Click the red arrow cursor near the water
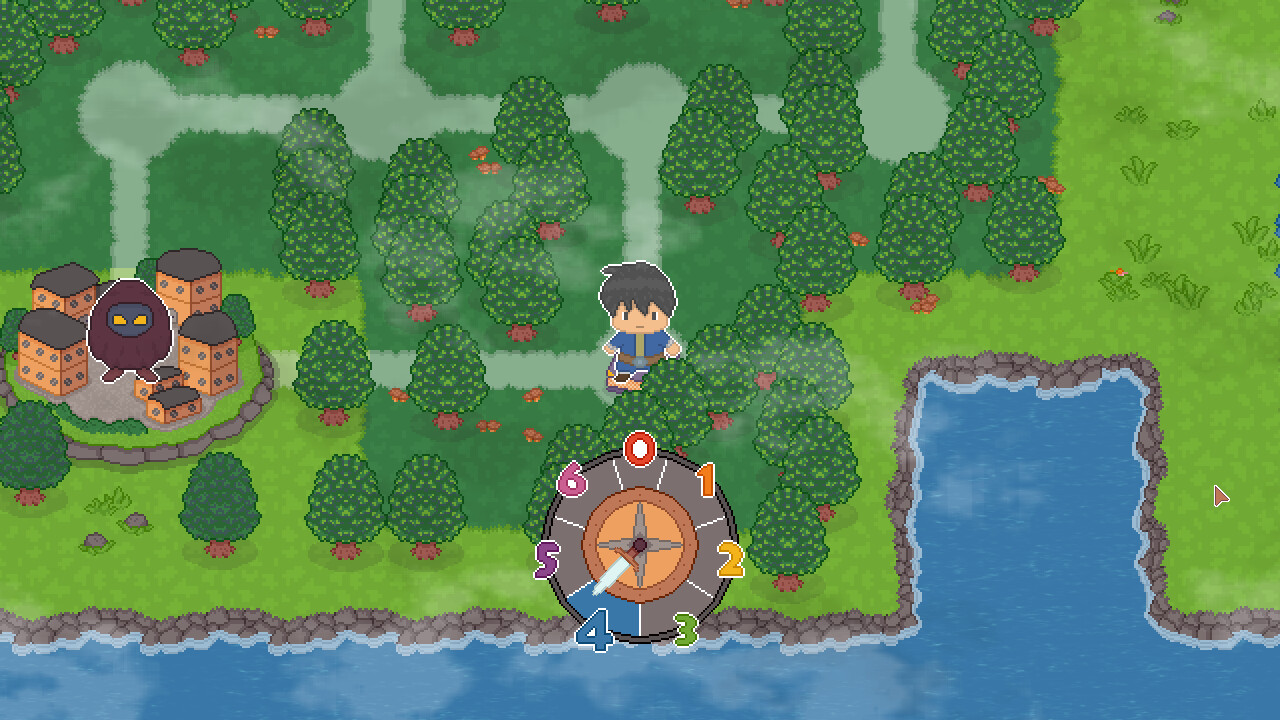The image size is (1280, 720). click(1220, 496)
